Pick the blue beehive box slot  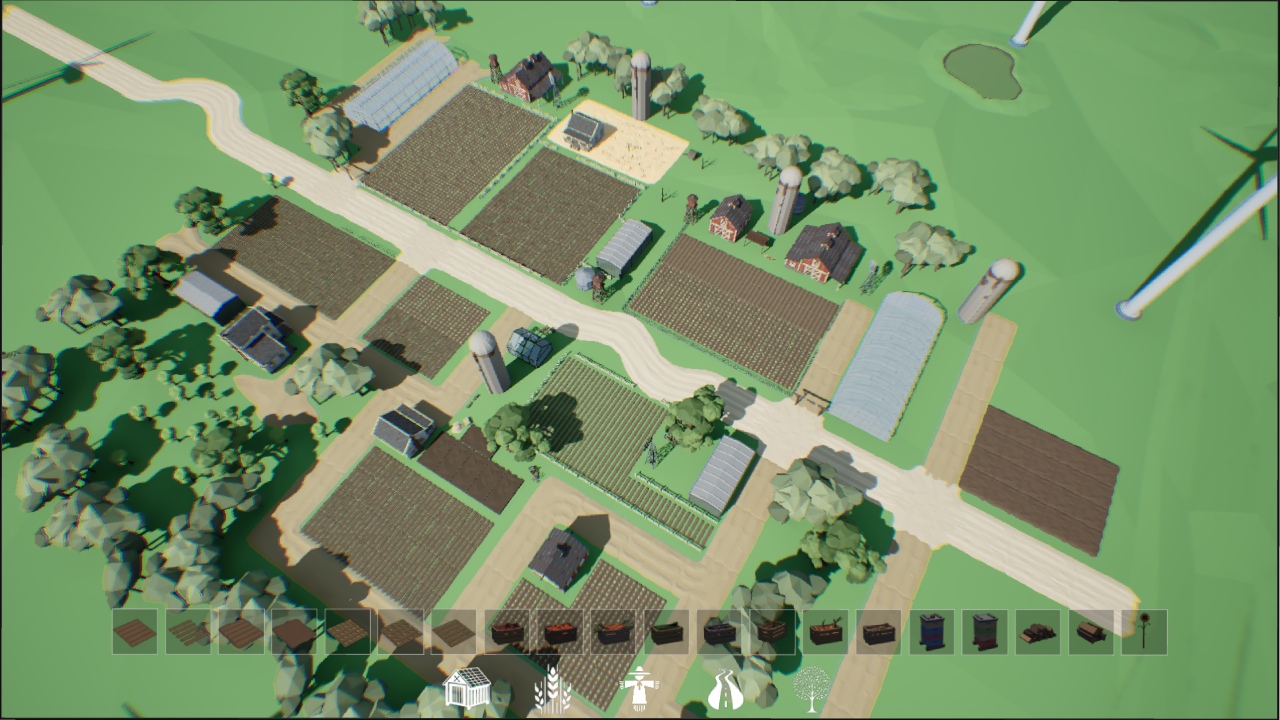932,632
